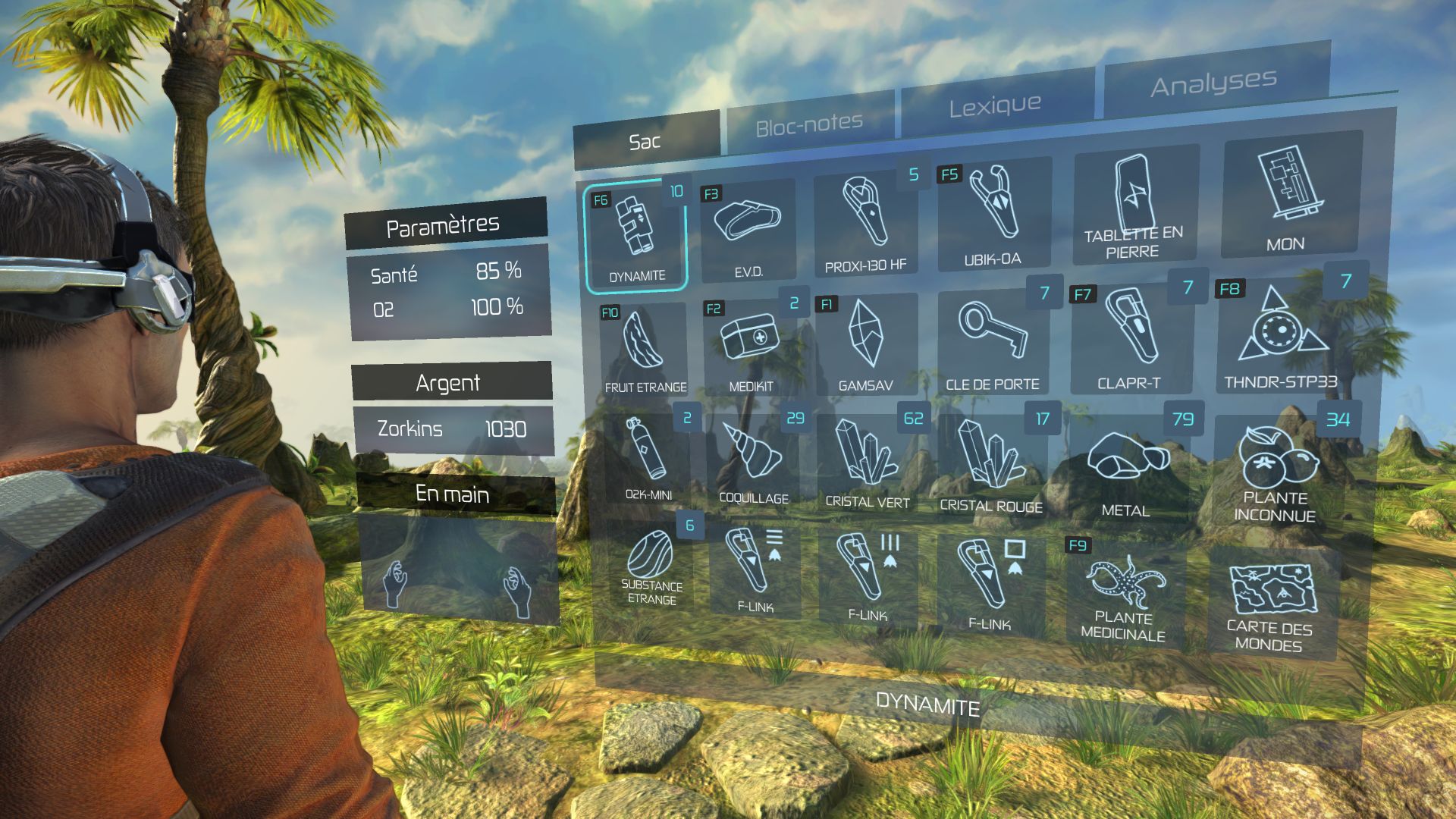
Task: Switch to the Bloc-notes tab
Action: click(809, 124)
